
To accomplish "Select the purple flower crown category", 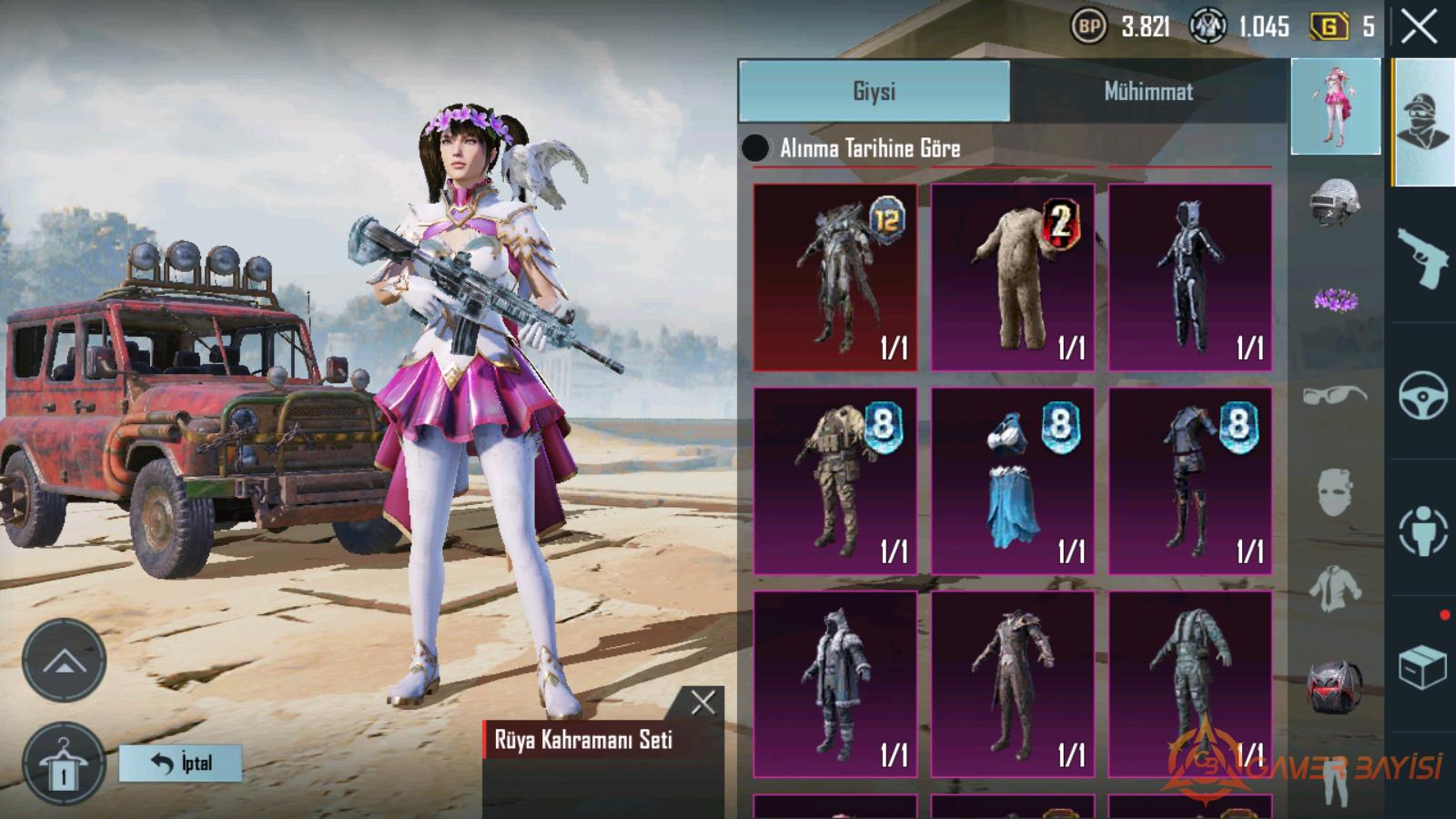I will click(1335, 298).
